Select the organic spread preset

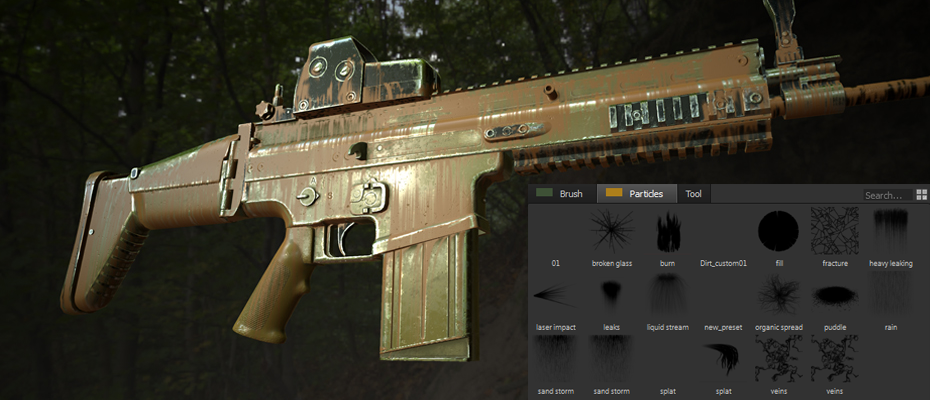(779, 296)
